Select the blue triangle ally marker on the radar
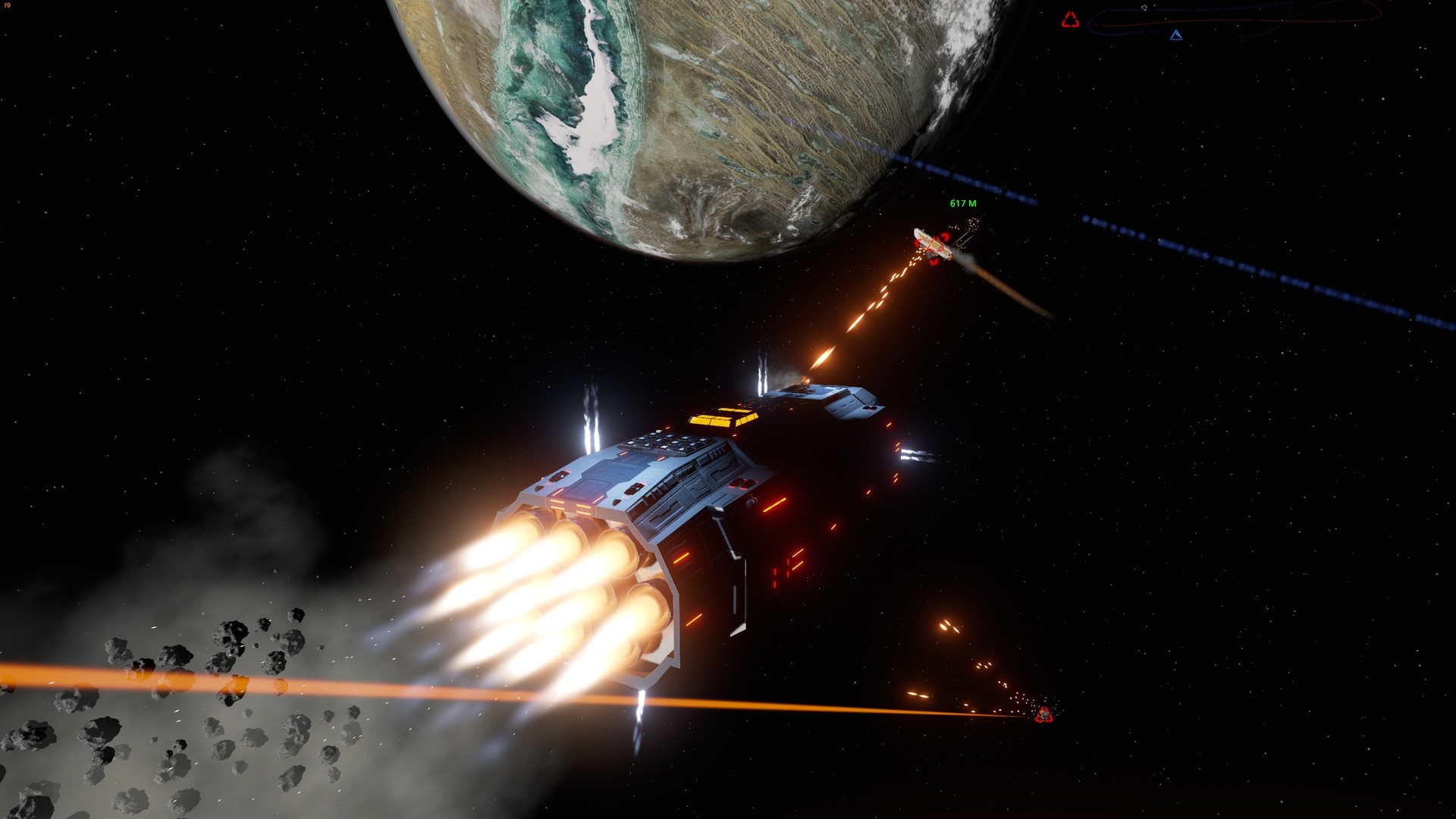This screenshot has width=1456, height=819. pos(1176,36)
